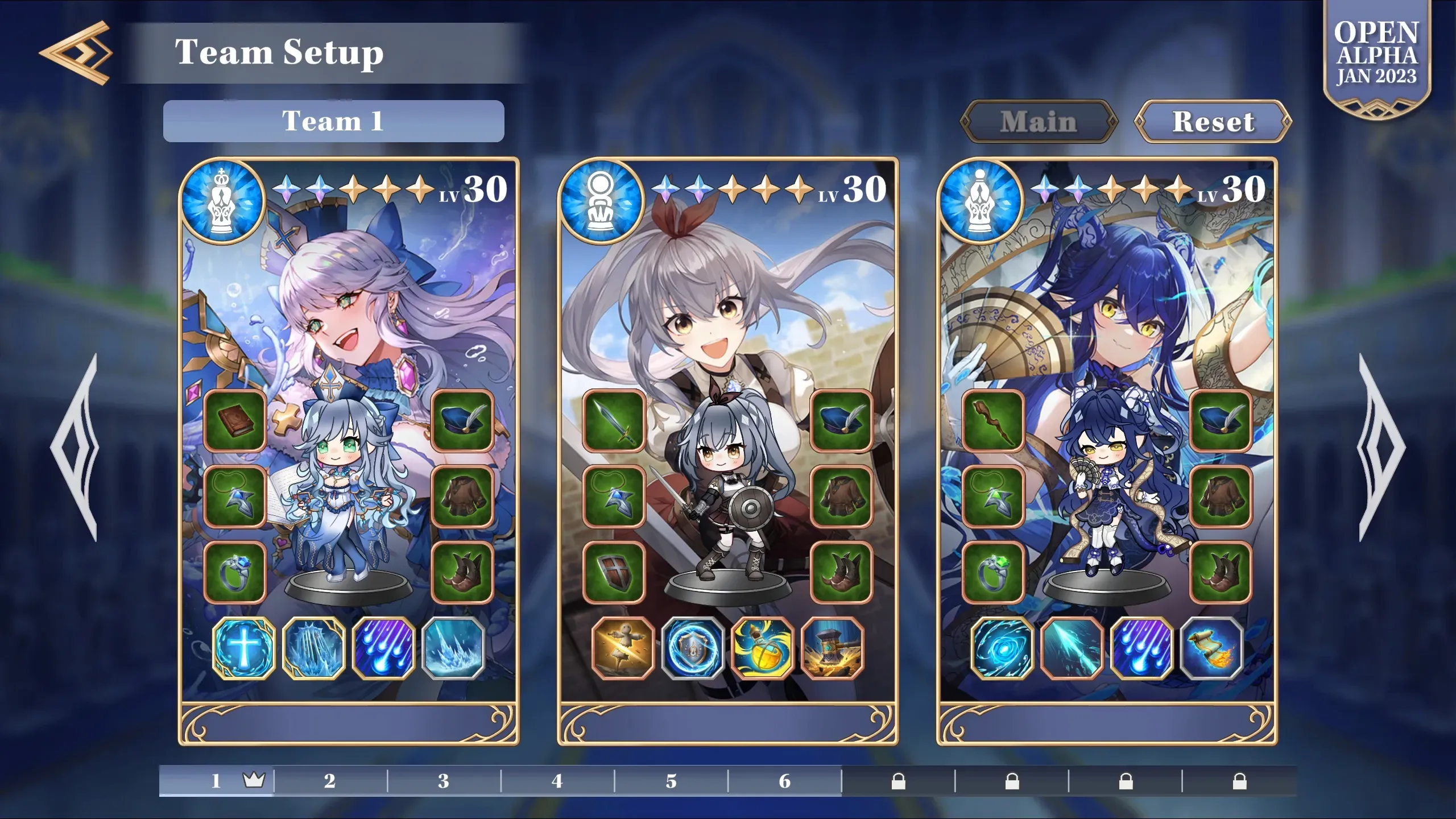Open the Team 1 name bar
Viewport: 1456px width, 819px height.
(x=333, y=121)
